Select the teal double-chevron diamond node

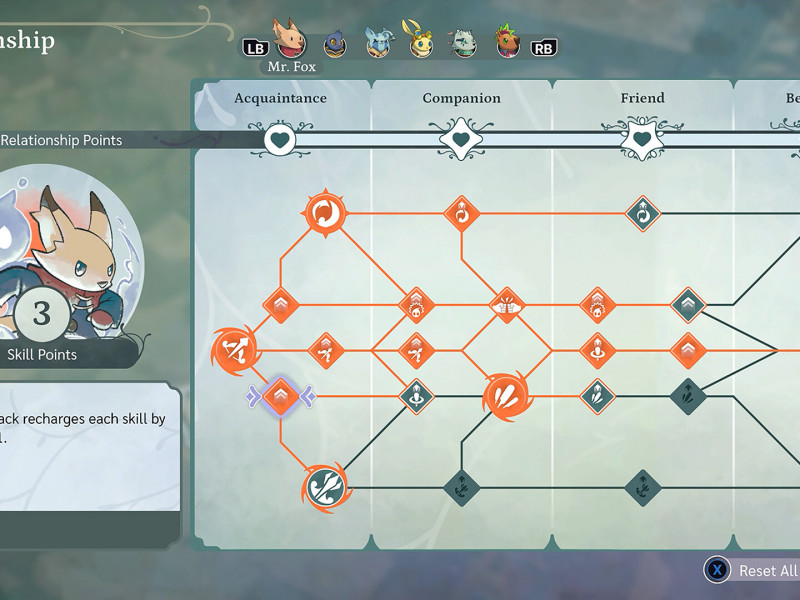688,304
